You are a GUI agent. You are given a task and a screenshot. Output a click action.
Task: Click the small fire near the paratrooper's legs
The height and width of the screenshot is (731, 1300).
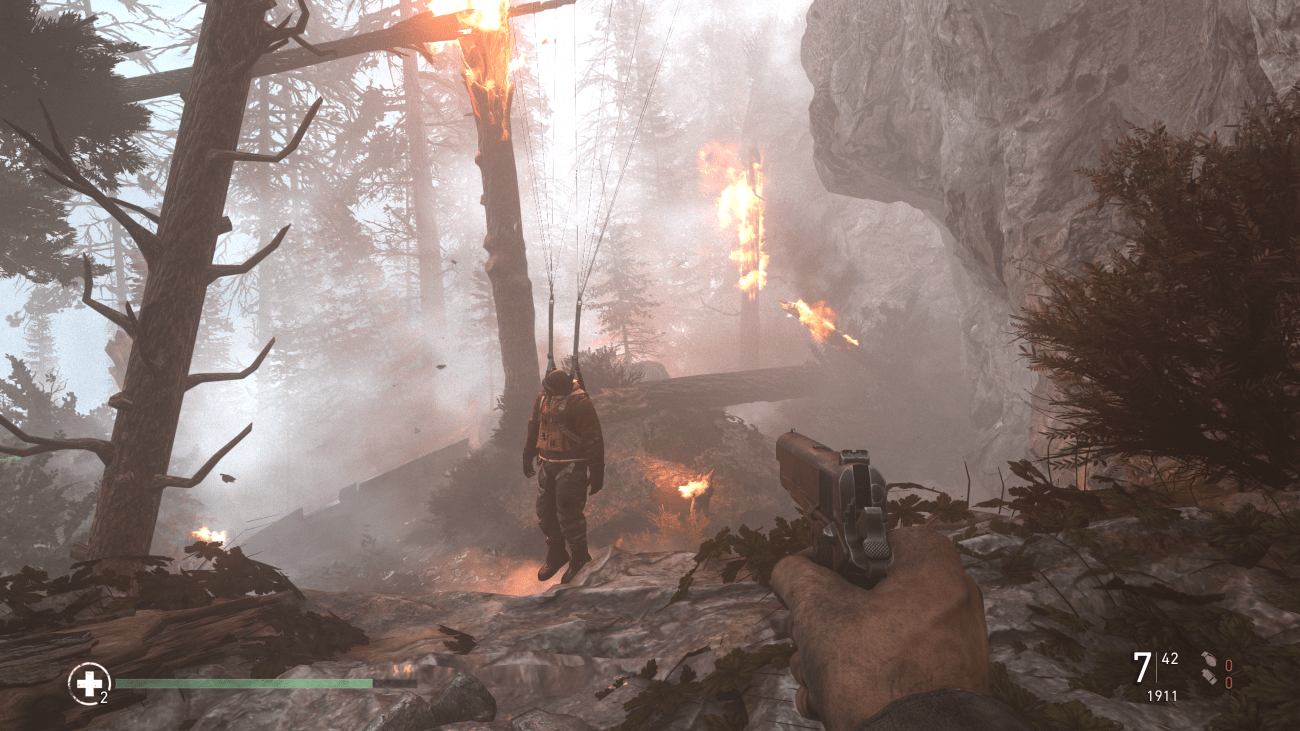coord(690,490)
